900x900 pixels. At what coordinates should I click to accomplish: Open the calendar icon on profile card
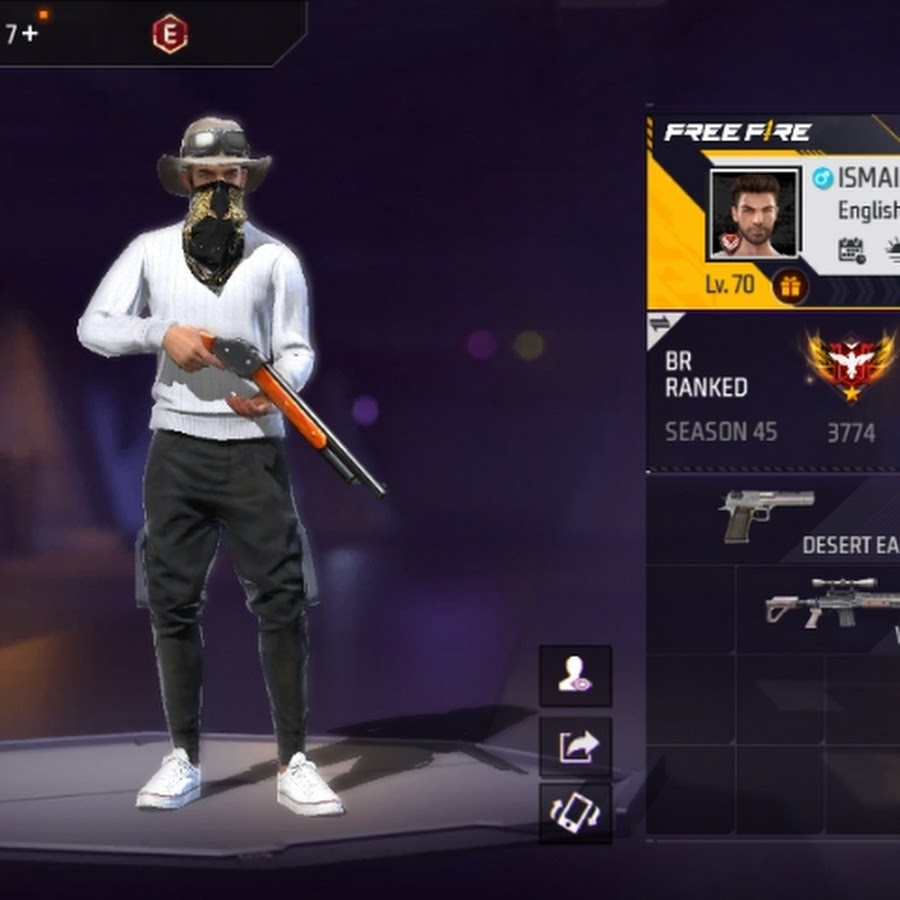tap(851, 250)
